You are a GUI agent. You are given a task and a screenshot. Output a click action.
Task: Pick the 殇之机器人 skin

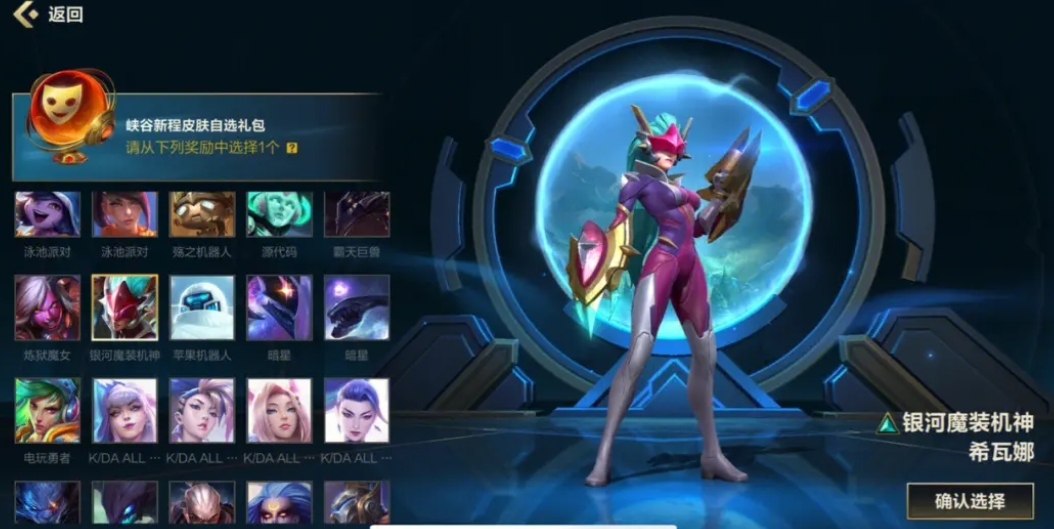[x=202, y=214]
